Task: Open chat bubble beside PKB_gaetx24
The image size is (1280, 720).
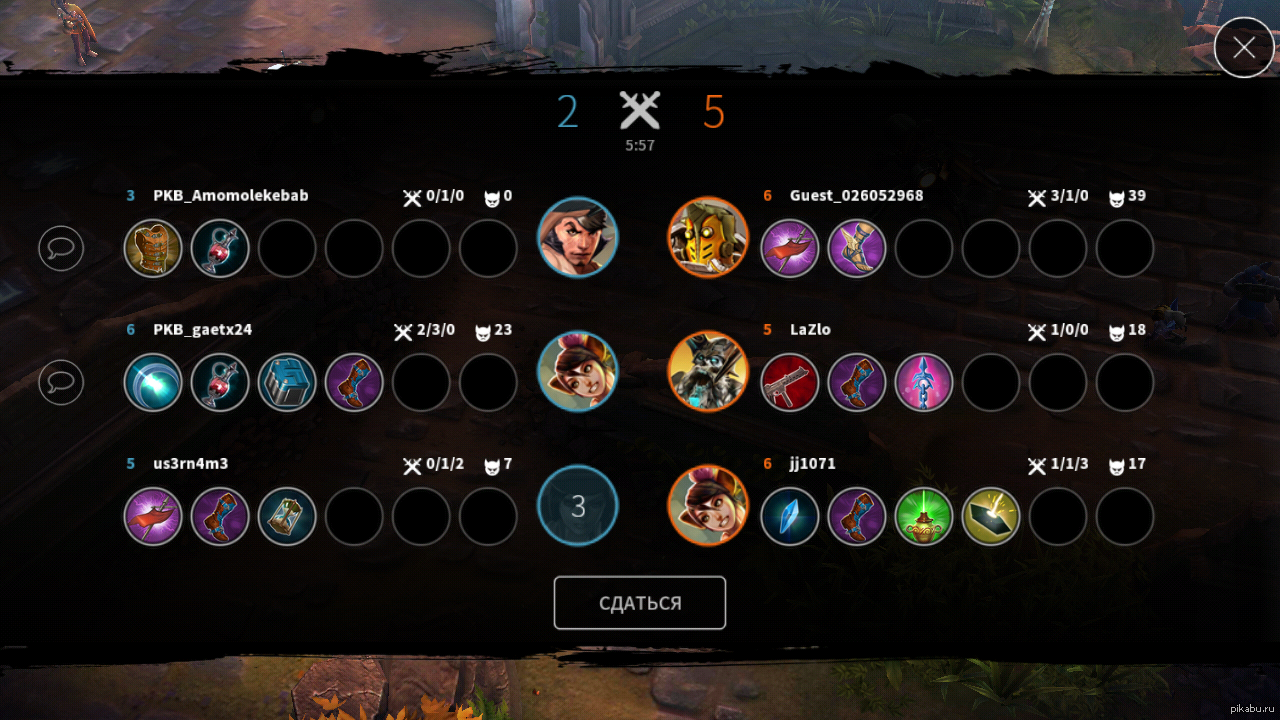Action: pyautogui.click(x=61, y=382)
